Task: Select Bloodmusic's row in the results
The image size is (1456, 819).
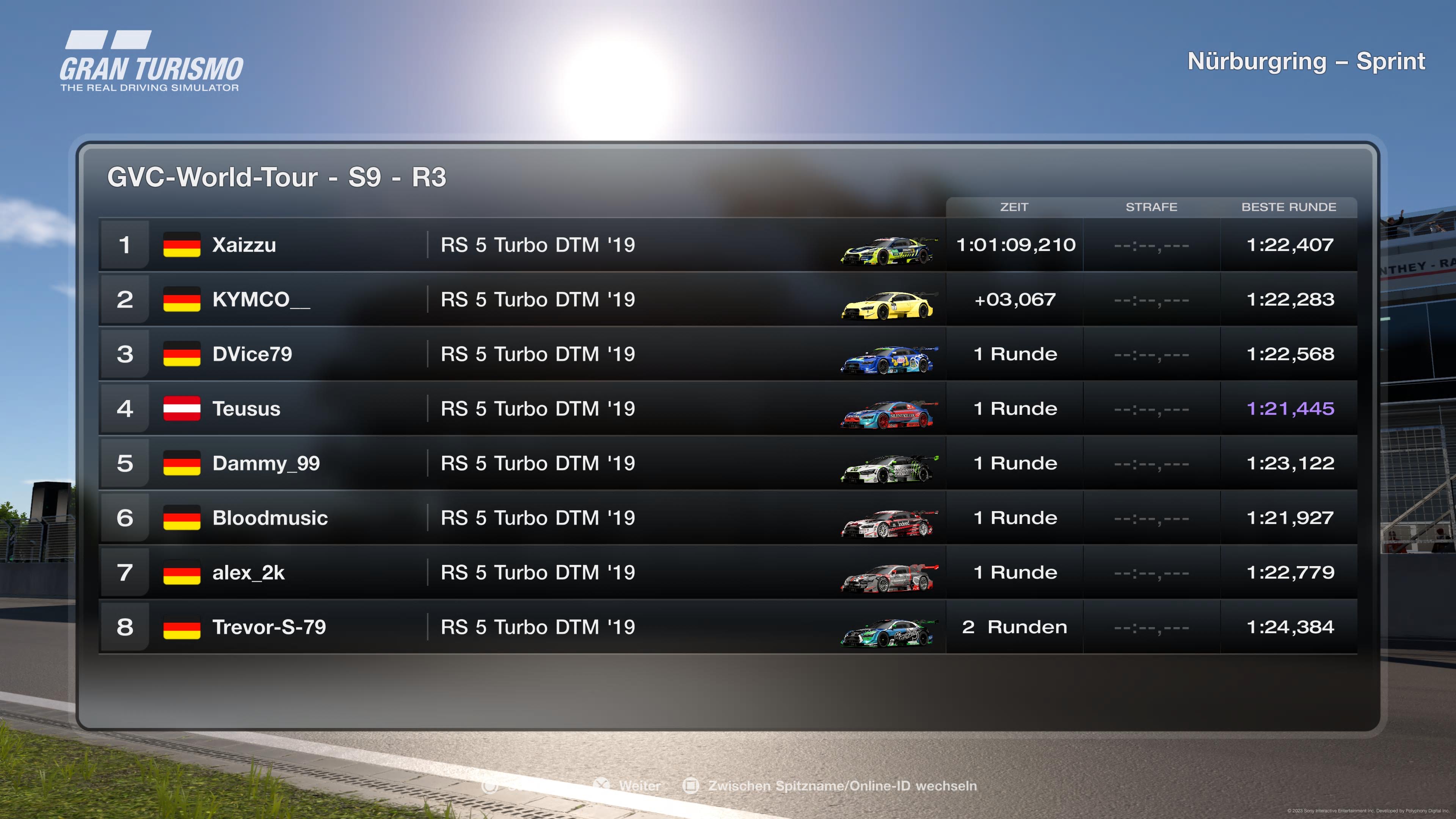Action: point(270,518)
